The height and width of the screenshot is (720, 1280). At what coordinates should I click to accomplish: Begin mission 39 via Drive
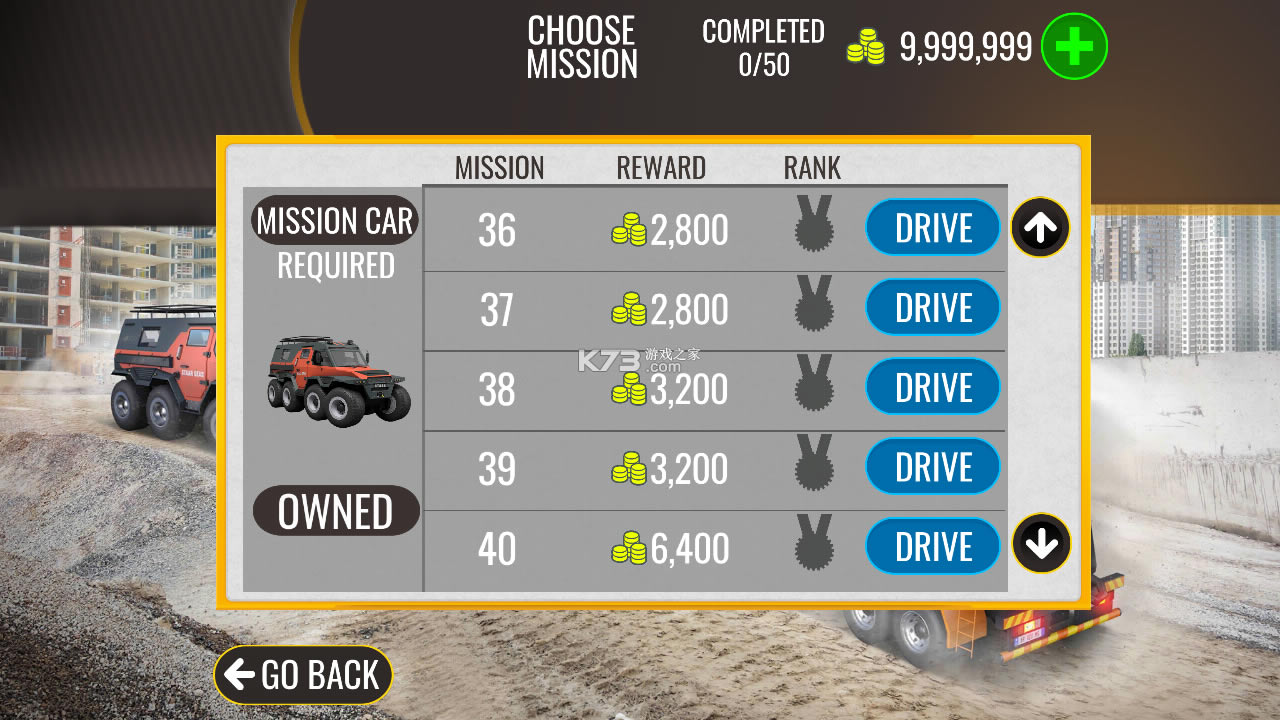point(932,466)
